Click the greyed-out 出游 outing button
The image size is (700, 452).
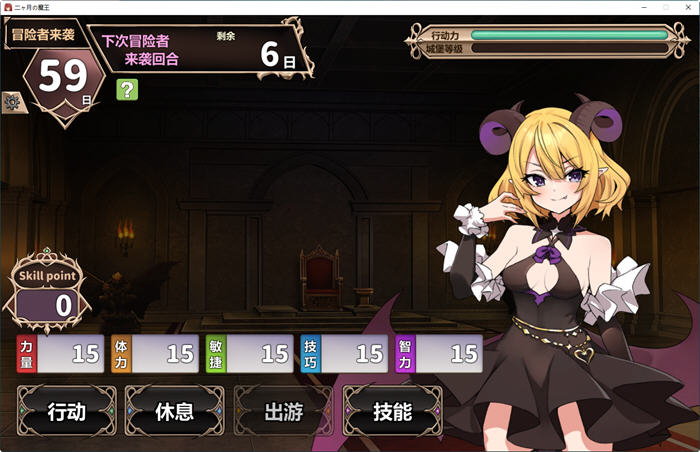(283, 411)
